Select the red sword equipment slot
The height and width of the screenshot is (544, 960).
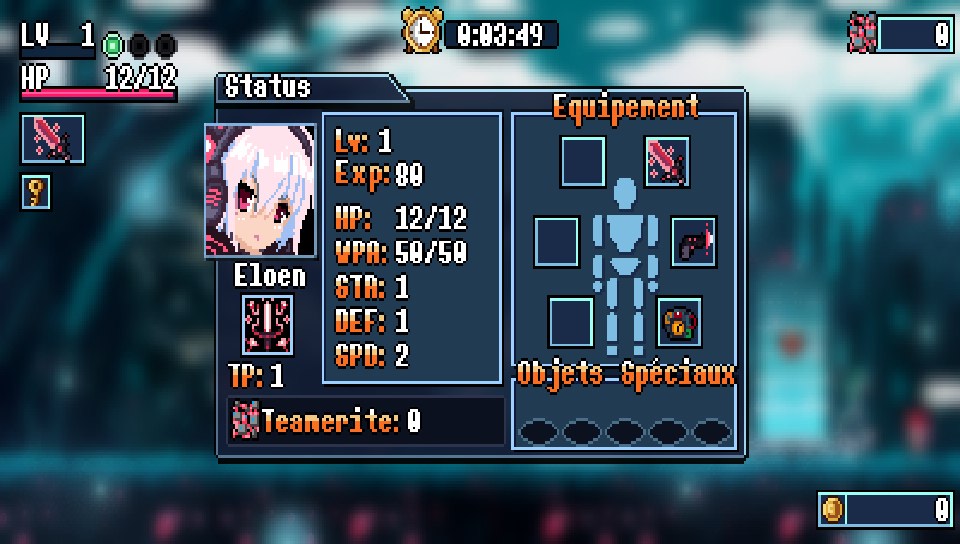(668, 161)
